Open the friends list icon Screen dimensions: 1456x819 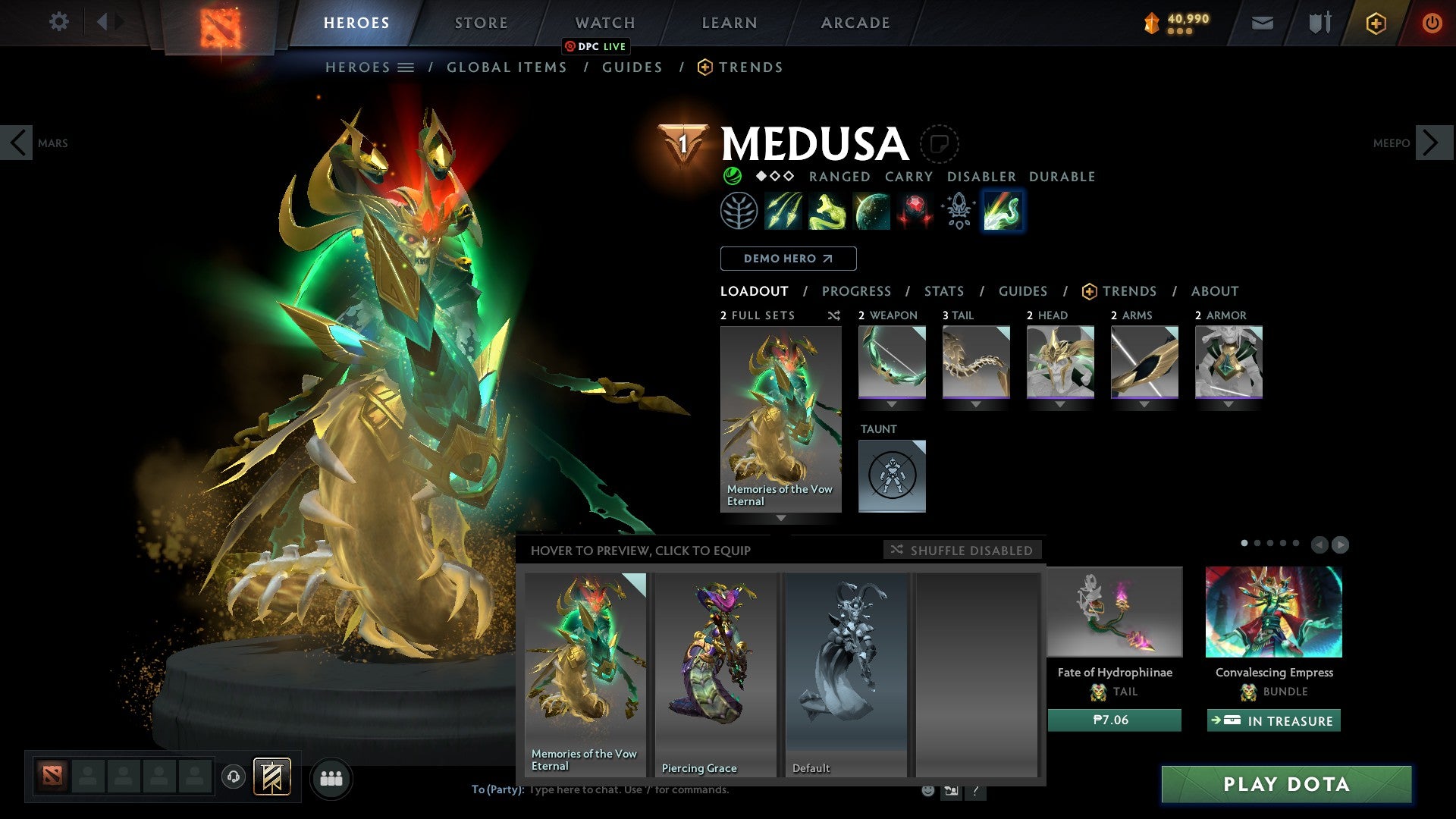point(331,778)
